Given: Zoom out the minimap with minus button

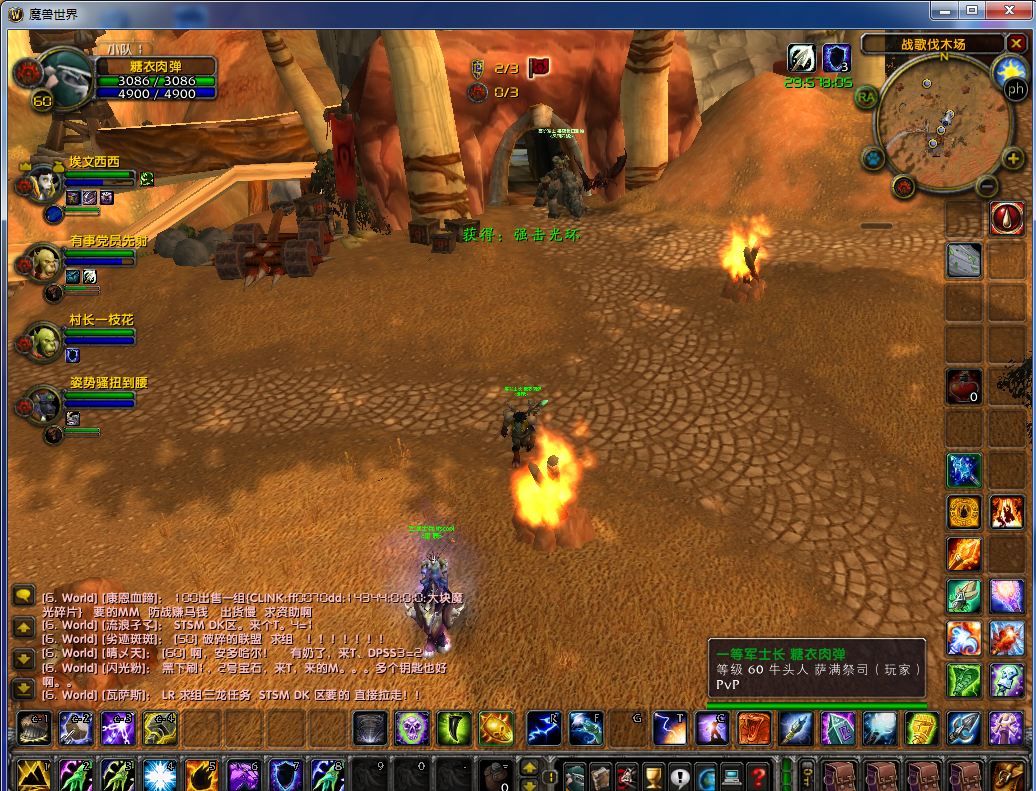Looking at the screenshot, I should (987, 186).
